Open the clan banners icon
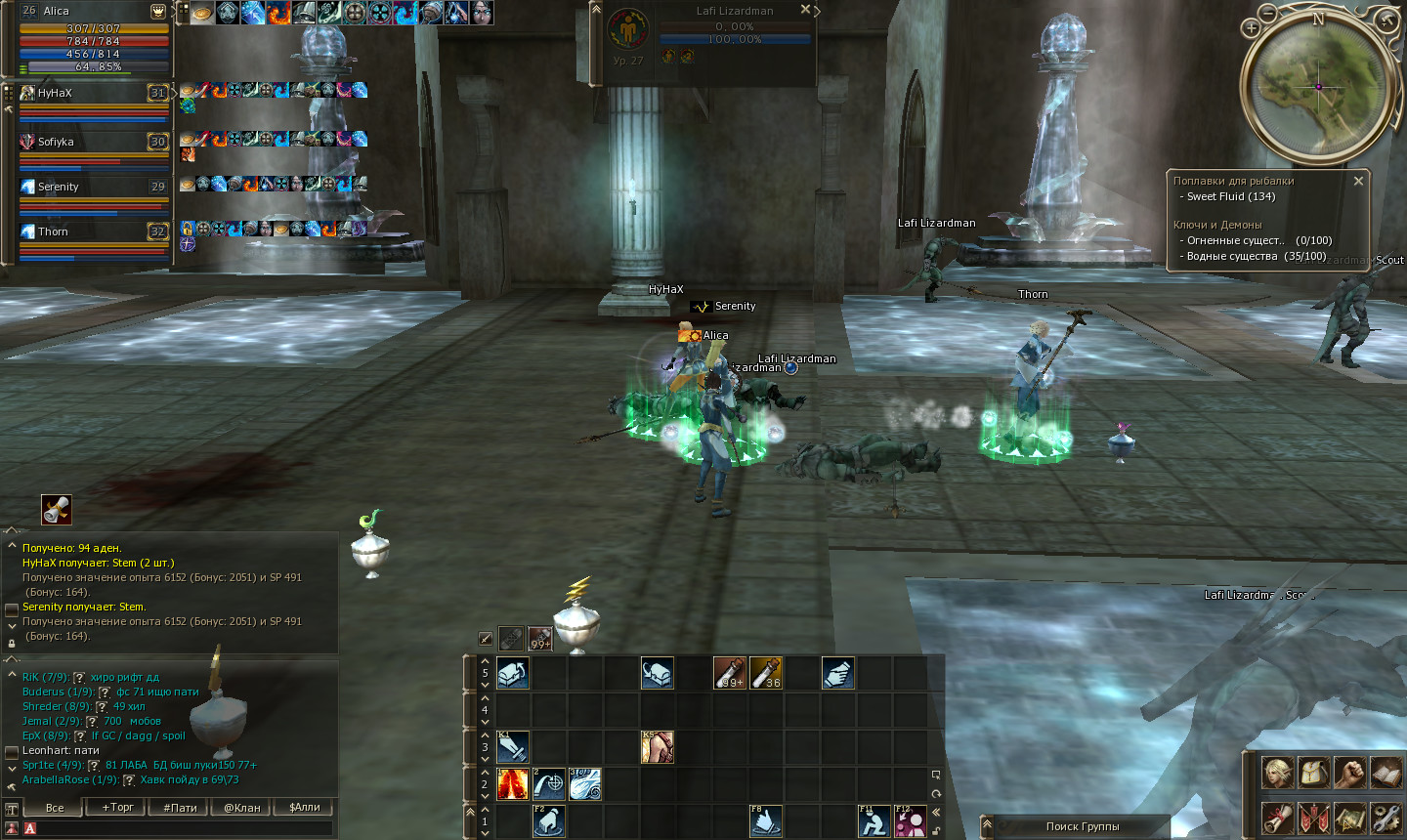 [1314, 818]
